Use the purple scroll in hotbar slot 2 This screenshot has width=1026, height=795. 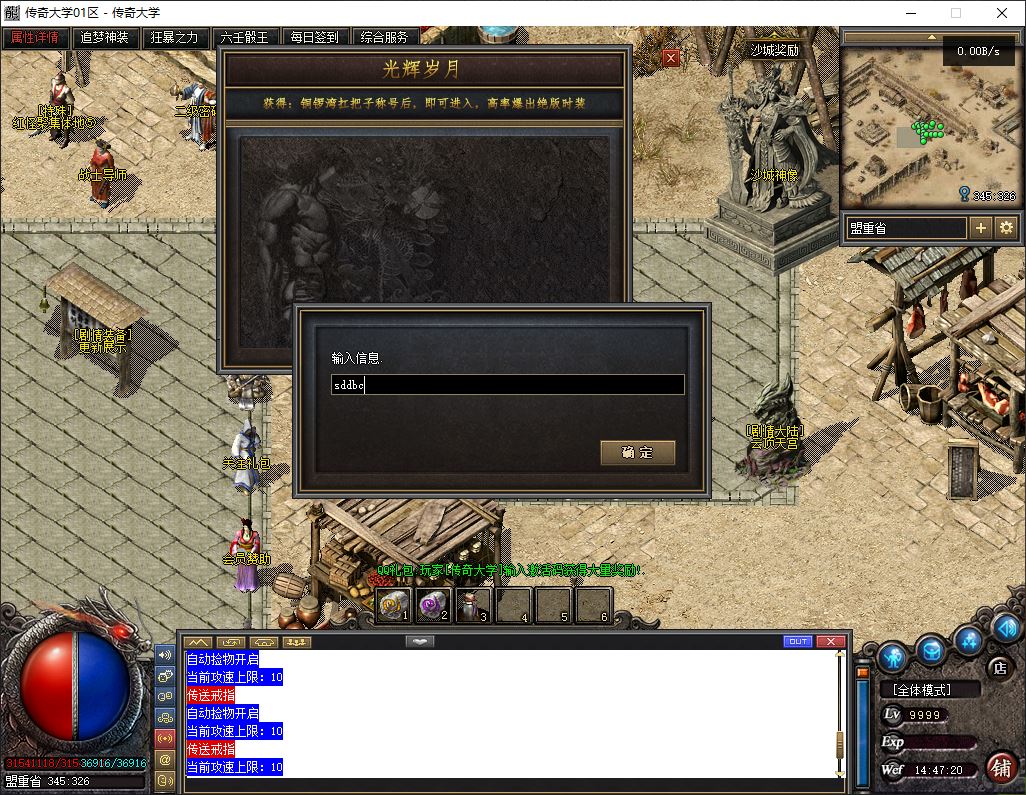433,604
